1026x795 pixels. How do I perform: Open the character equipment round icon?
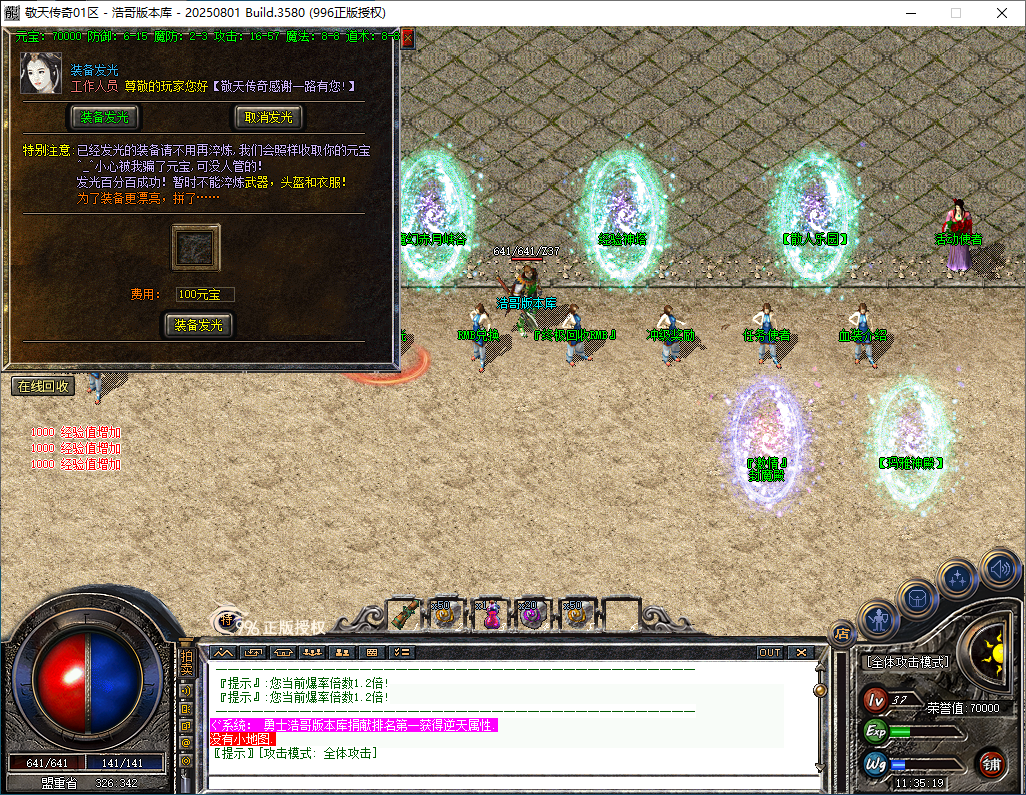tap(879, 620)
